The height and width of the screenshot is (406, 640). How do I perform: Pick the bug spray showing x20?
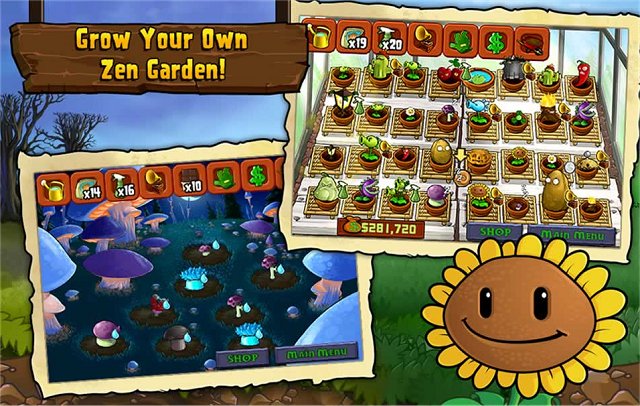[x=388, y=39]
